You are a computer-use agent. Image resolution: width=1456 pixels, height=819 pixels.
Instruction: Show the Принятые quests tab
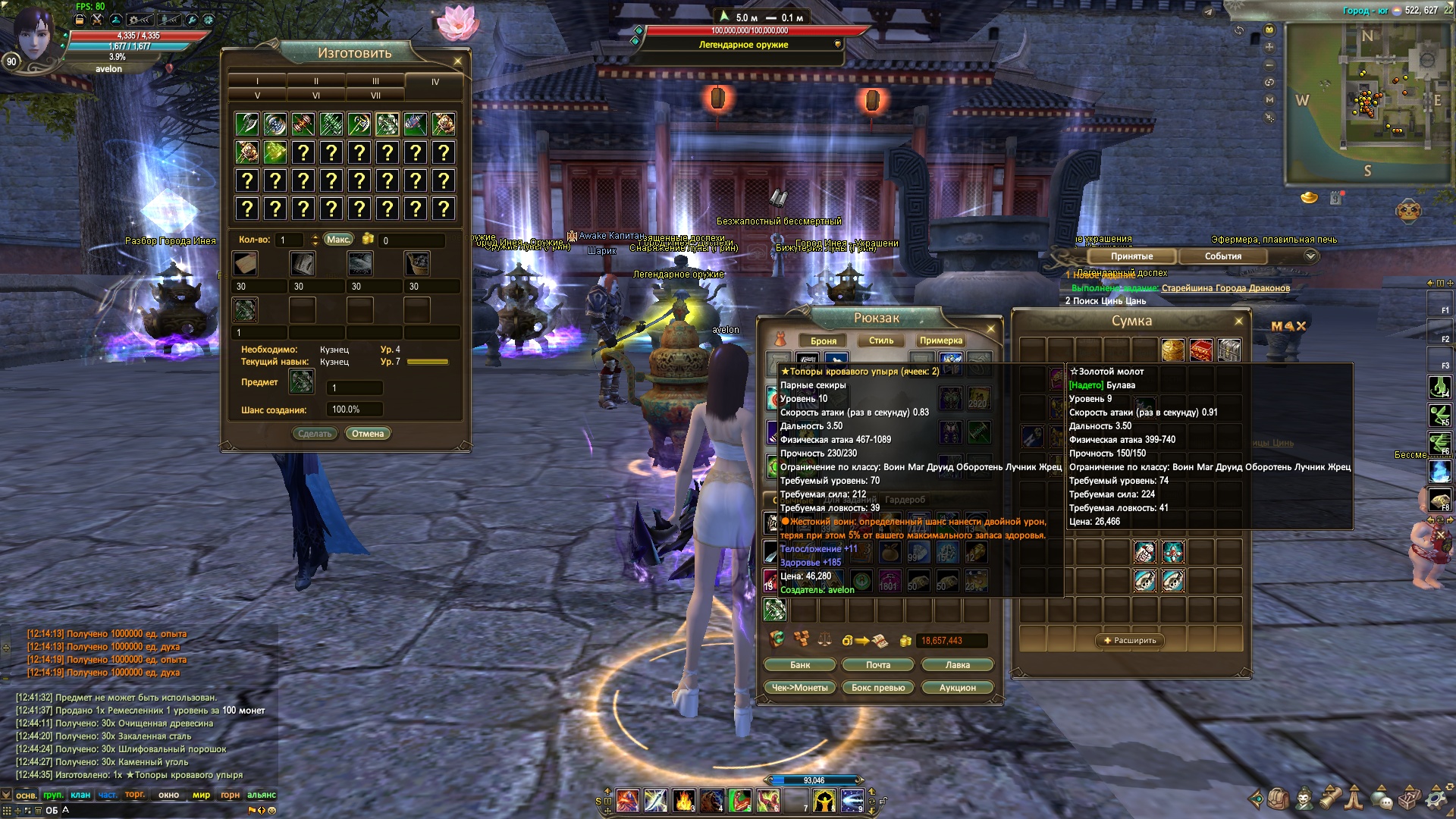click(x=1131, y=256)
